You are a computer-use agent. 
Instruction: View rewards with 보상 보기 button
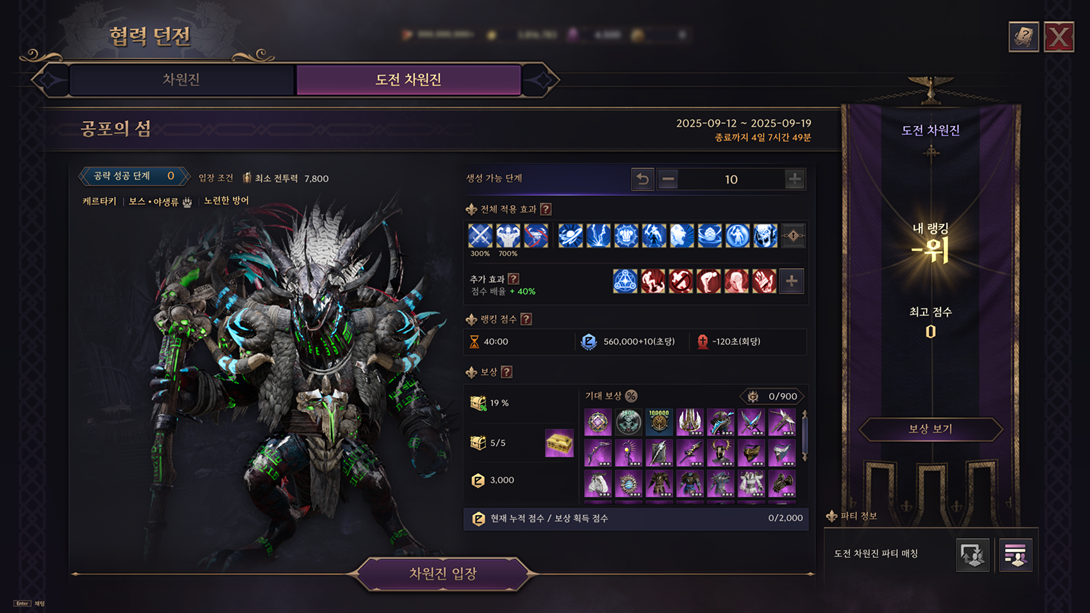click(x=930, y=429)
